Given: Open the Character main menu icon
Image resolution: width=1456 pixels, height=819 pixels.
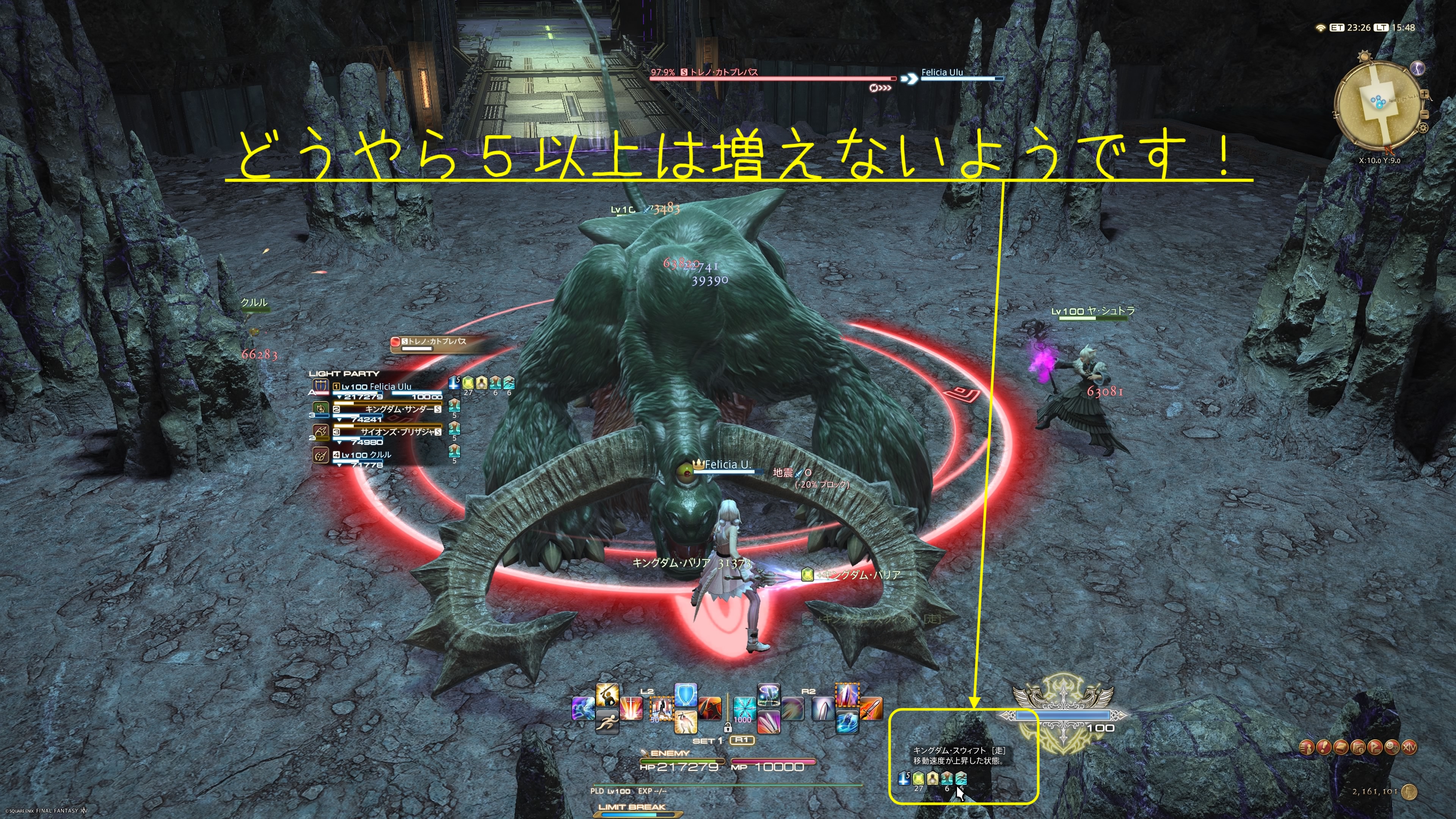Looking at the screenshot, I should [1307, 748].
